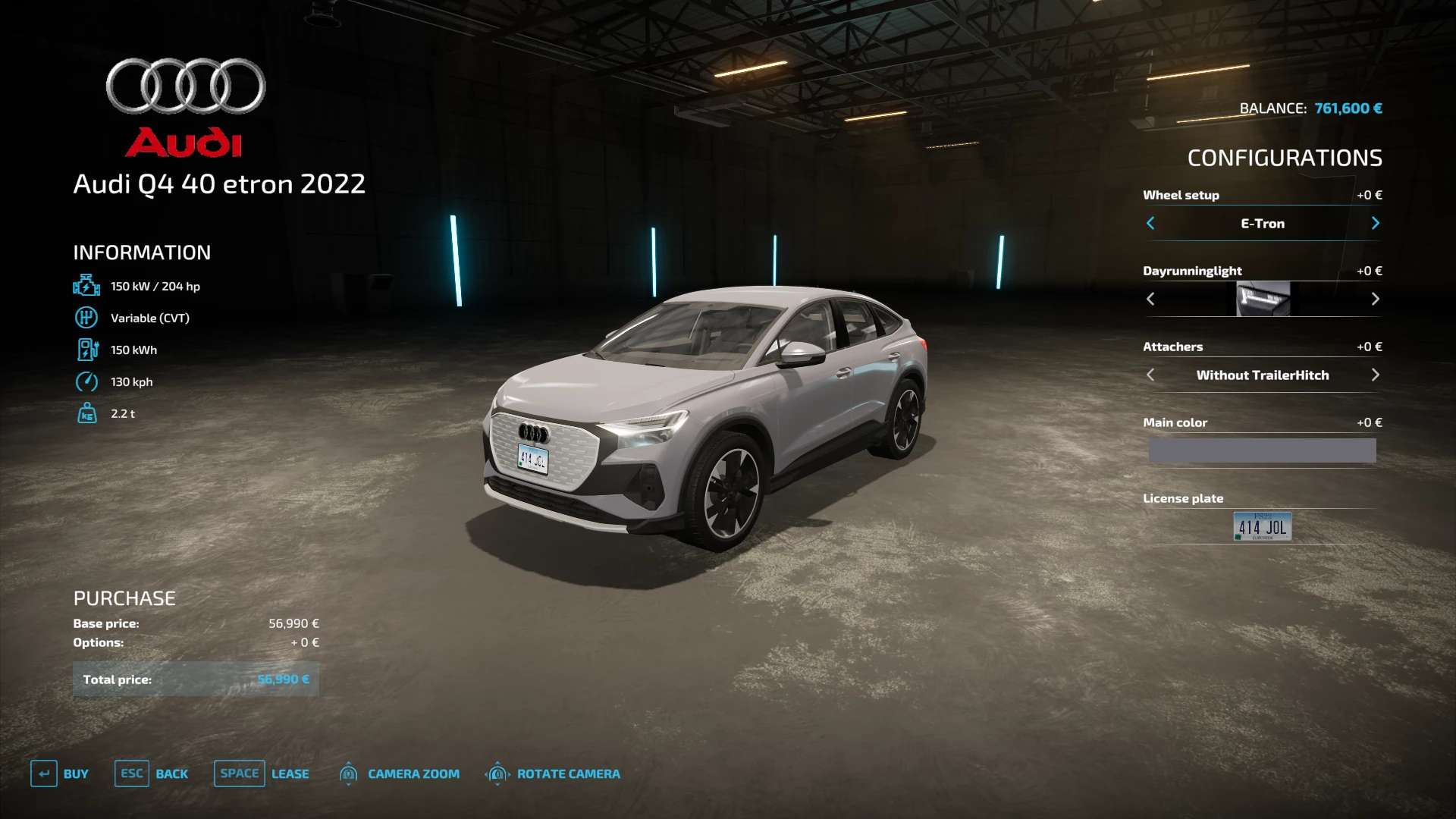1456x819 pixels.
Task: Click the Dayrunninglight headlight preview thumbnail
Action: (x=1263, y=299)
